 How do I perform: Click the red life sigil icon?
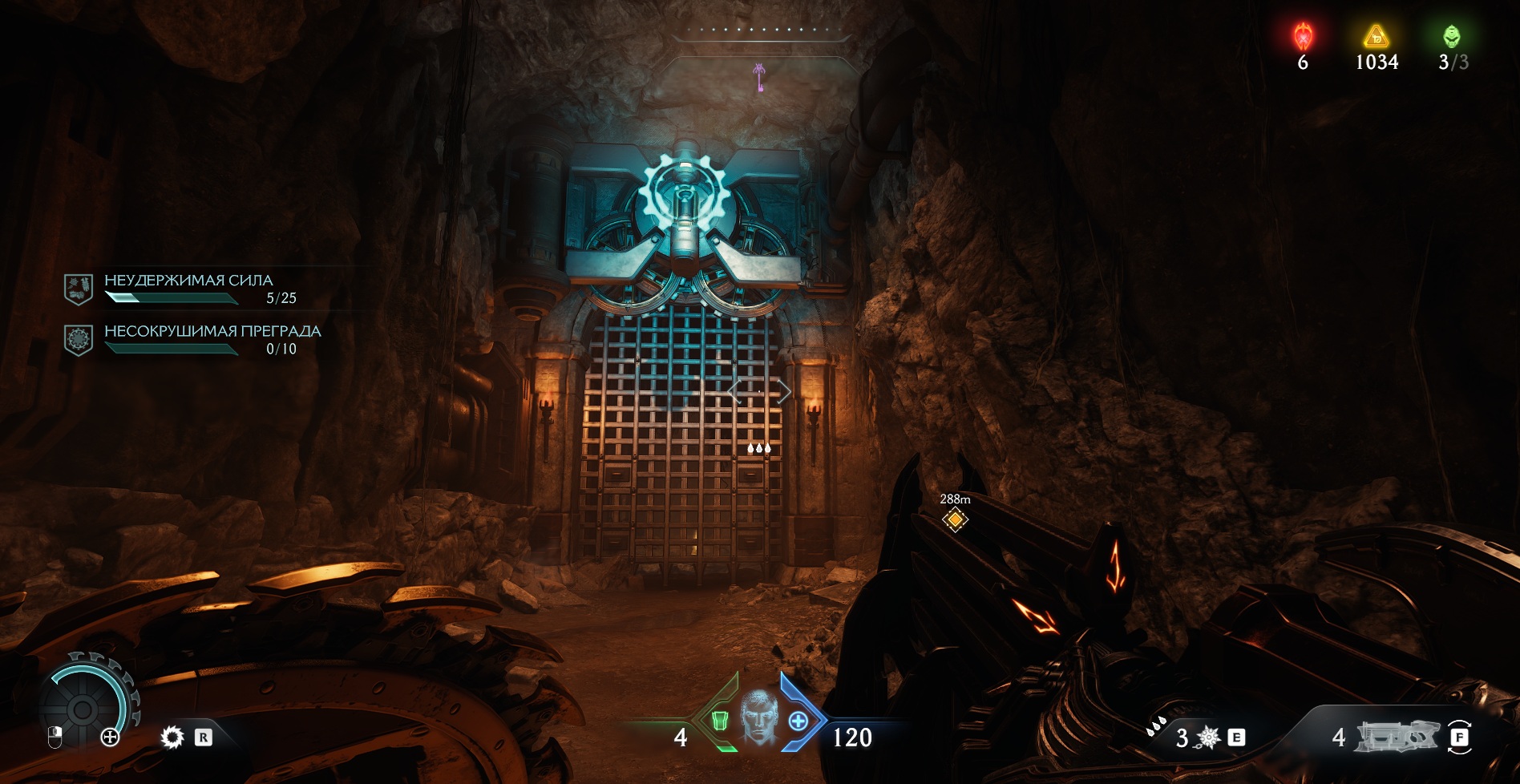coord(1304,36)
